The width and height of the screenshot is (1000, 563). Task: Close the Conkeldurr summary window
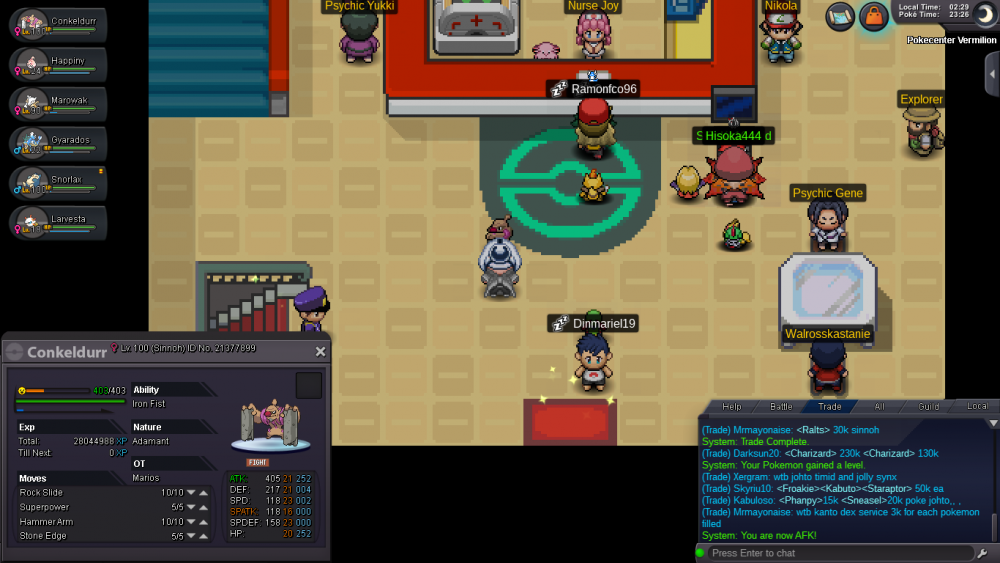[x=320, y=352]
